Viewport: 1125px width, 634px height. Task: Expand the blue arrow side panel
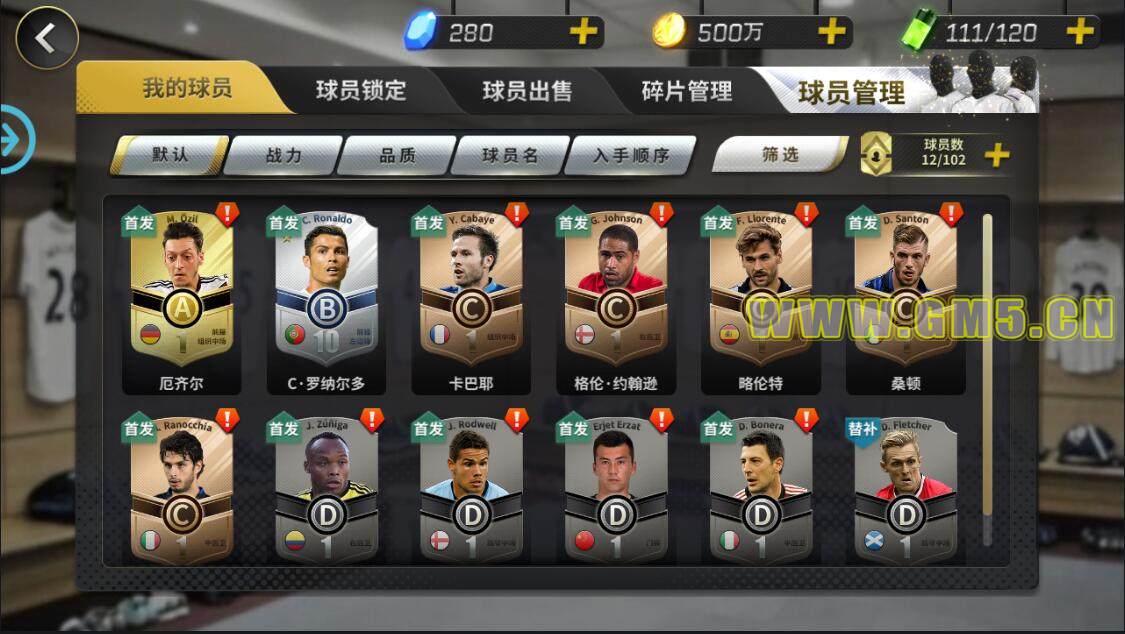click(x=12, y=139)
